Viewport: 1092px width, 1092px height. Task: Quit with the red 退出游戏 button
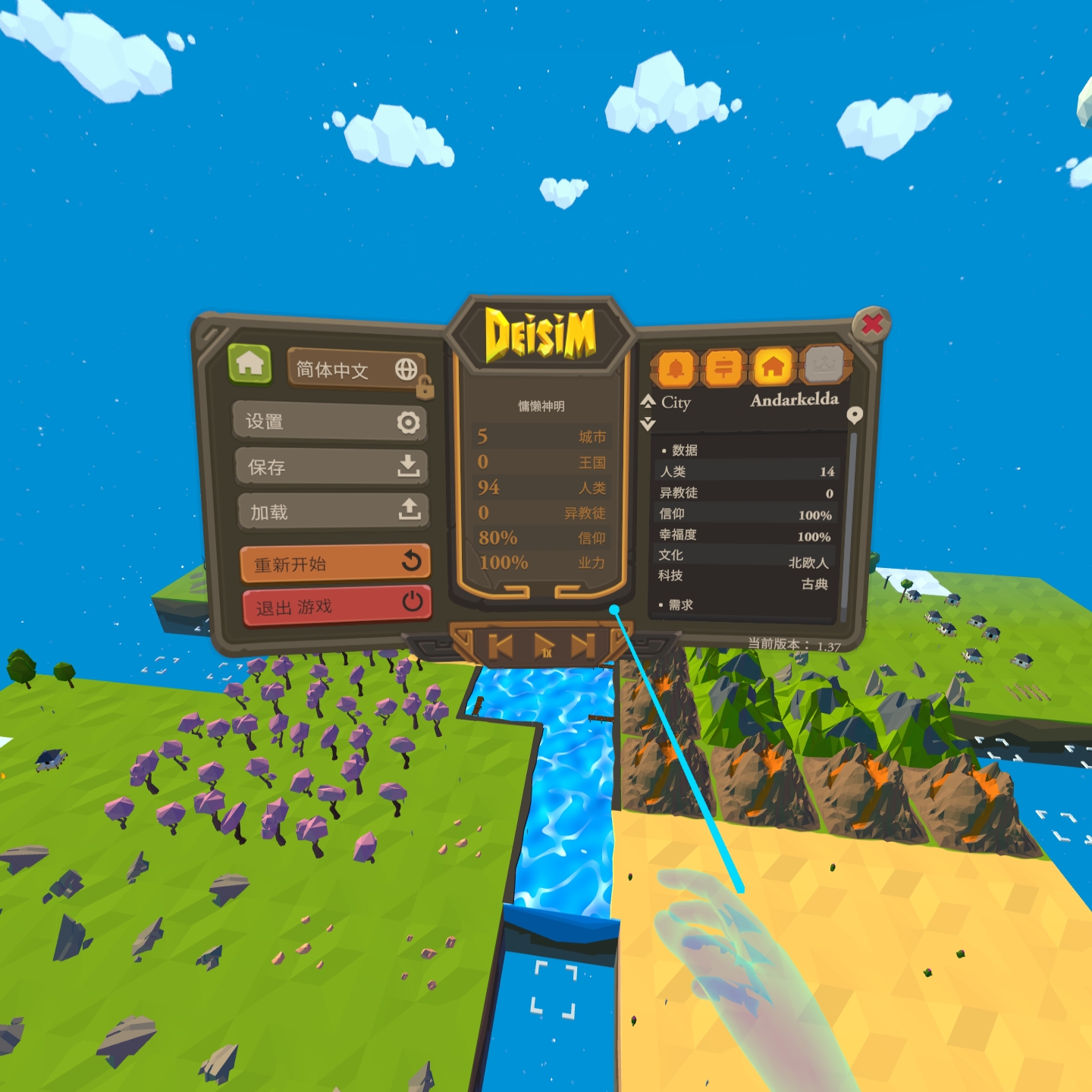[337, 605]
